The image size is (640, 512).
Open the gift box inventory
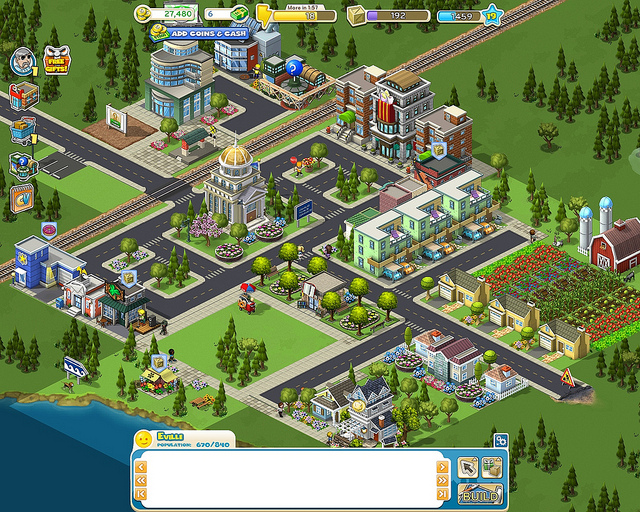coord(491,467)
